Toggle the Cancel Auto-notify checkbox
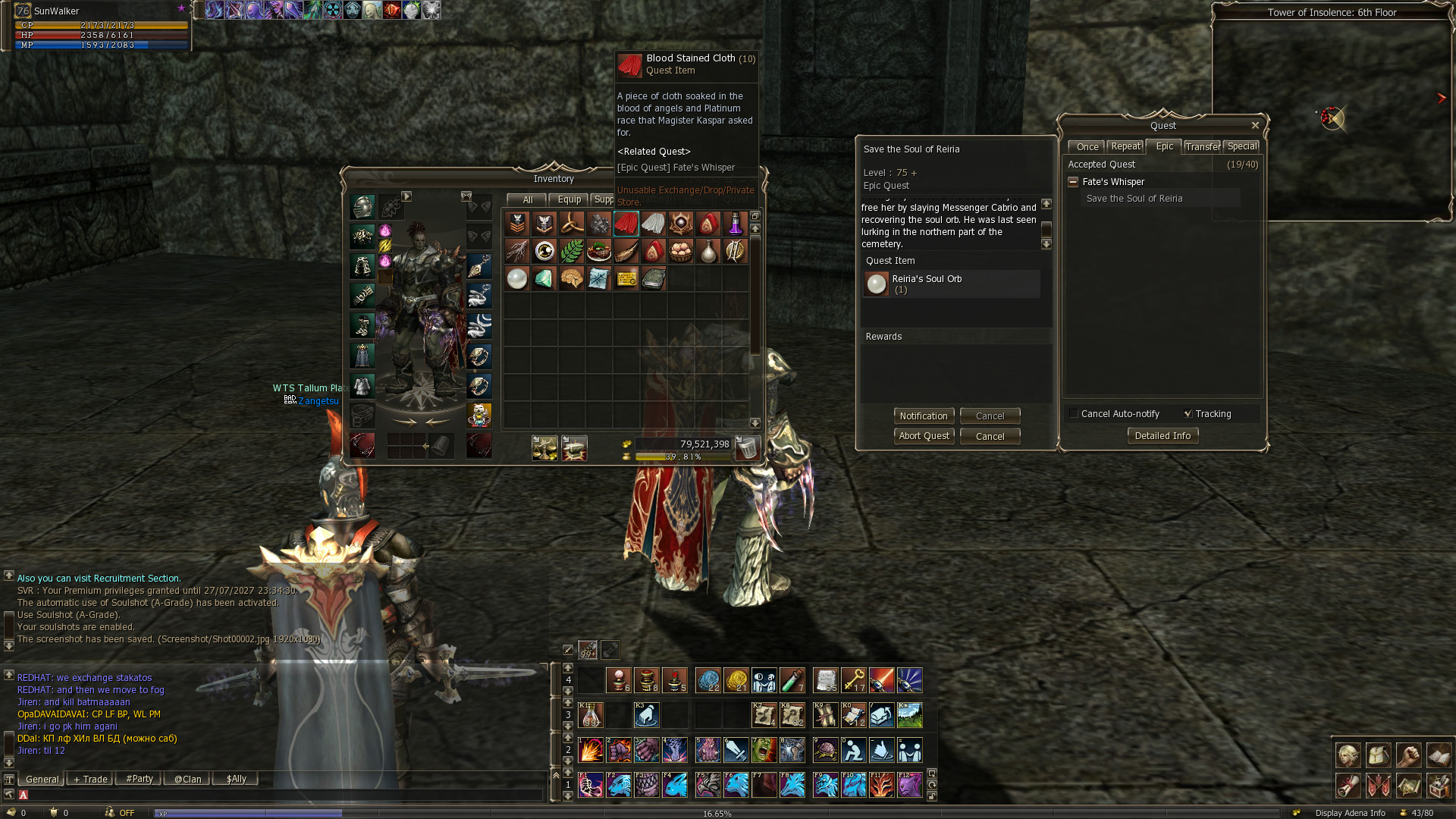The image size is (1456, 819). (1073, 414)
